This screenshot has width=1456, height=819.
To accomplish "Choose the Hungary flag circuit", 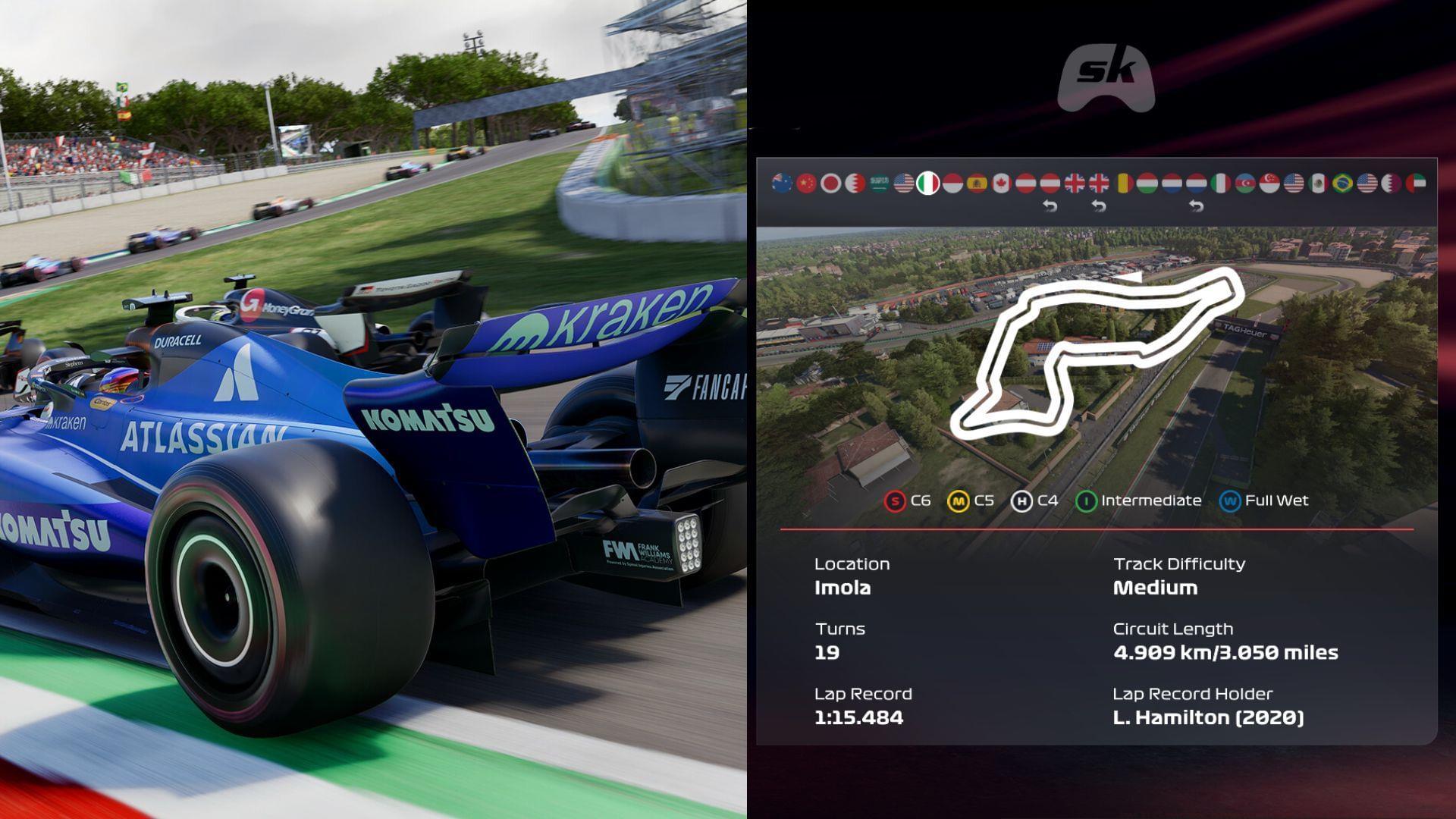I will point(1147,183).
